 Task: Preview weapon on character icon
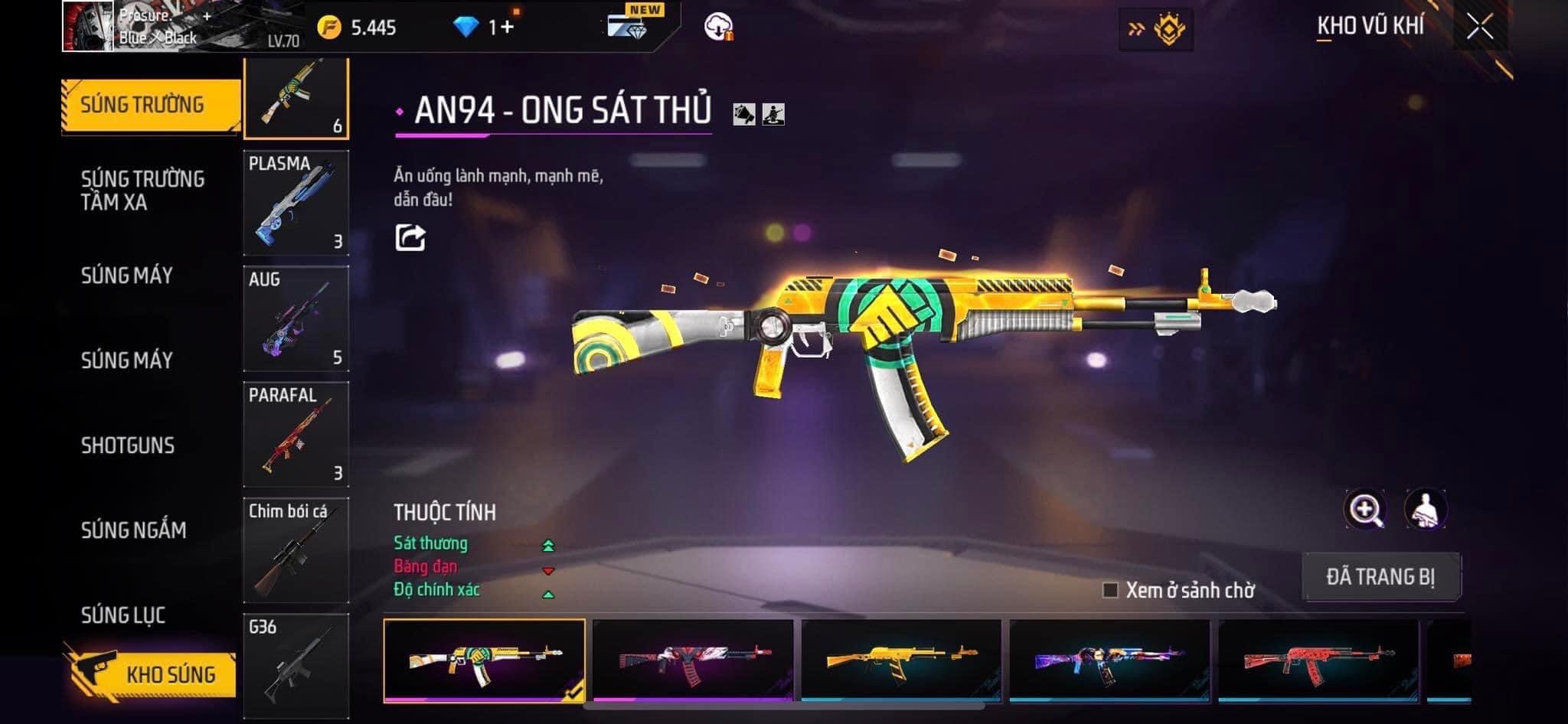point(1425,510)
